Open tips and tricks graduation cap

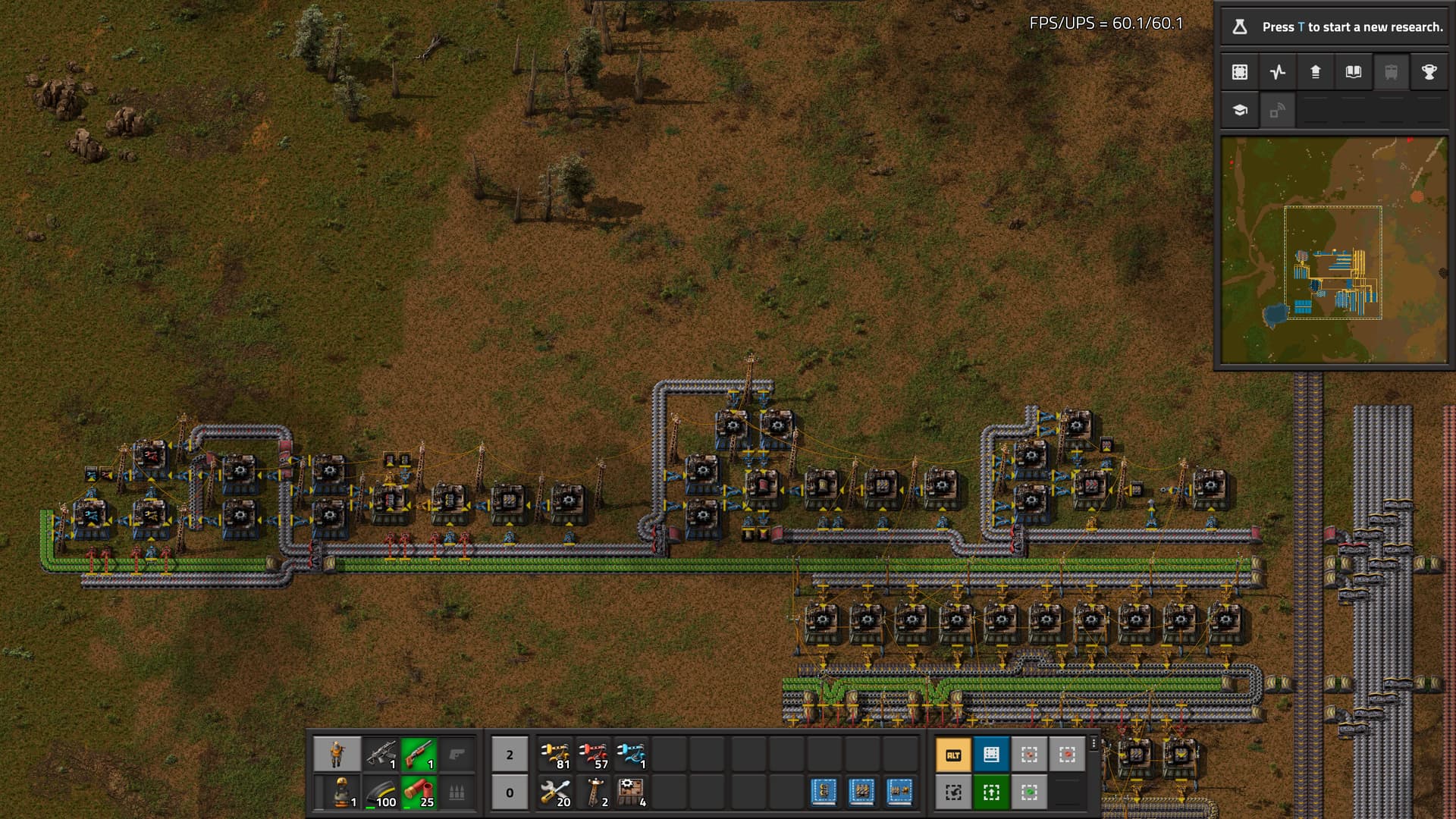point(1240,110)
